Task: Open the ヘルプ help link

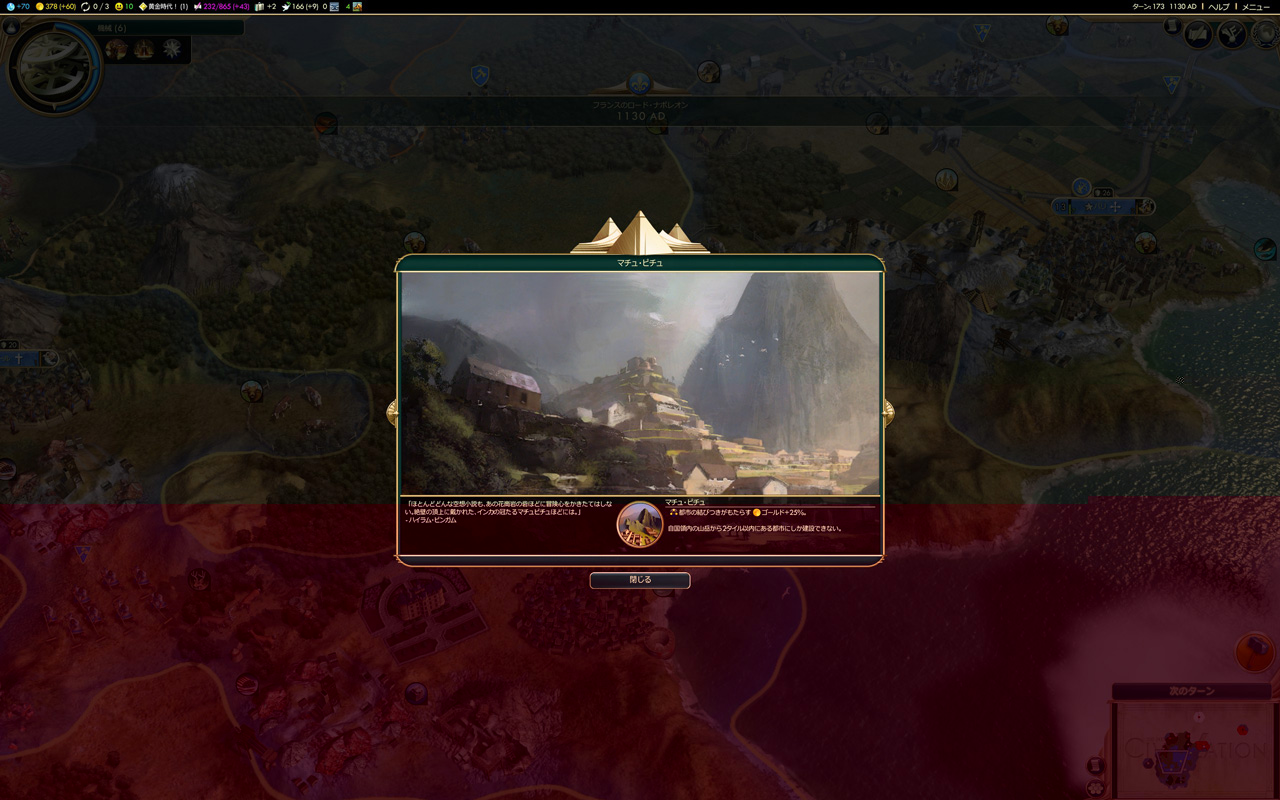Action: point(1219,7)
